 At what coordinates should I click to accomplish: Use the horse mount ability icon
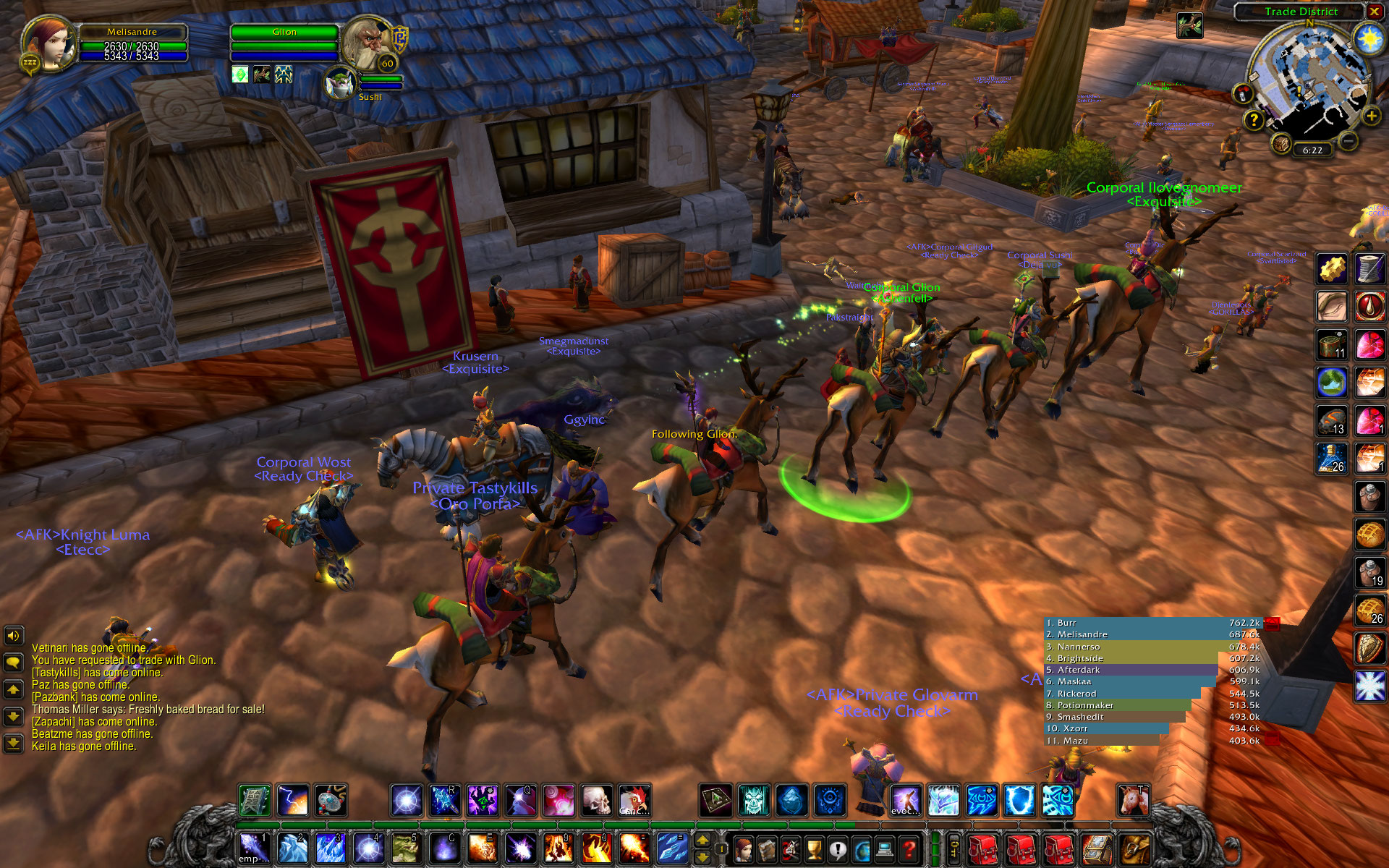pos(1133,801)
